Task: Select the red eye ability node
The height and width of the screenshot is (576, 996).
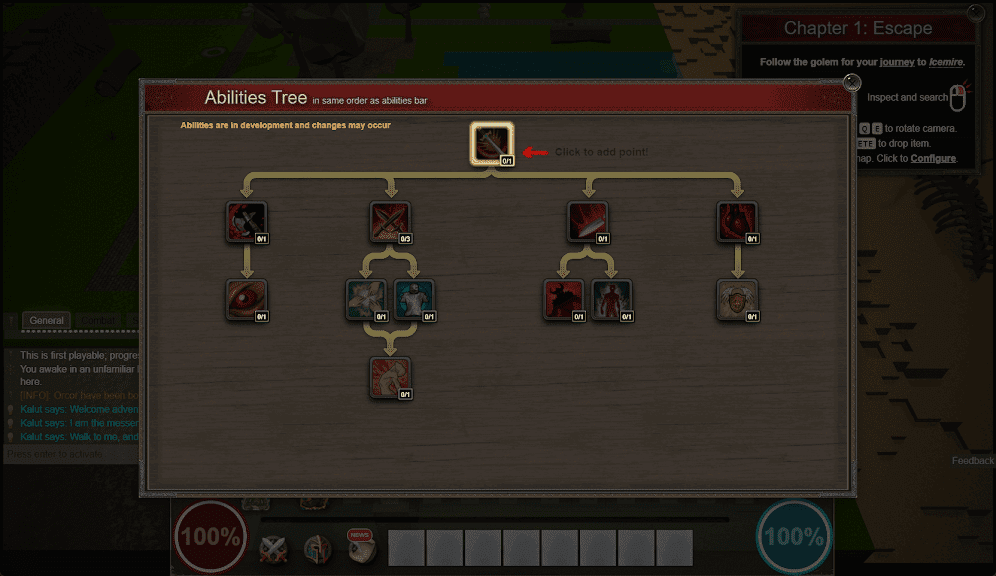Action: pos(246,299)
